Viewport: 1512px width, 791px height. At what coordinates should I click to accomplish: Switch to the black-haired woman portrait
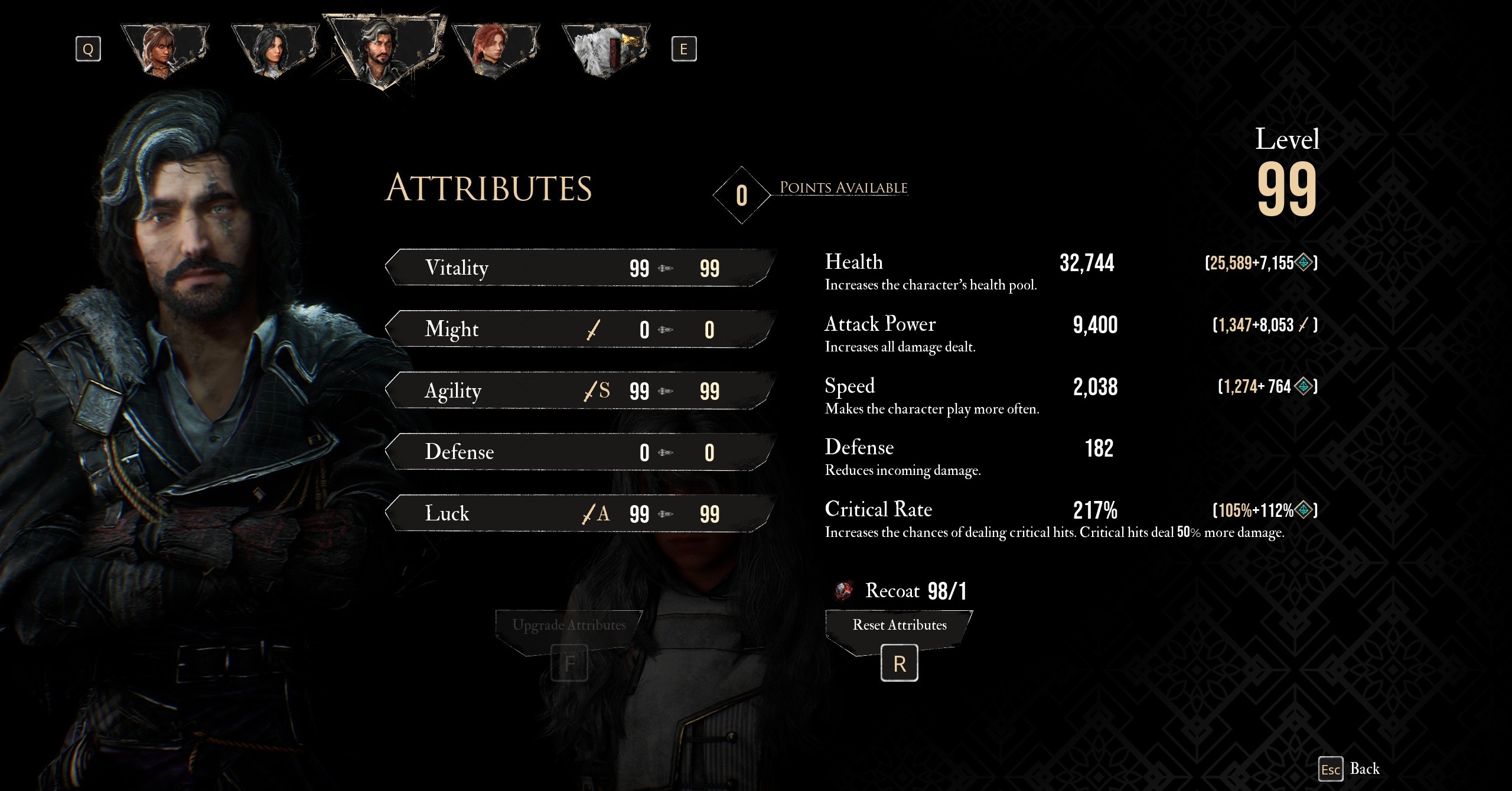coord(275,50)
